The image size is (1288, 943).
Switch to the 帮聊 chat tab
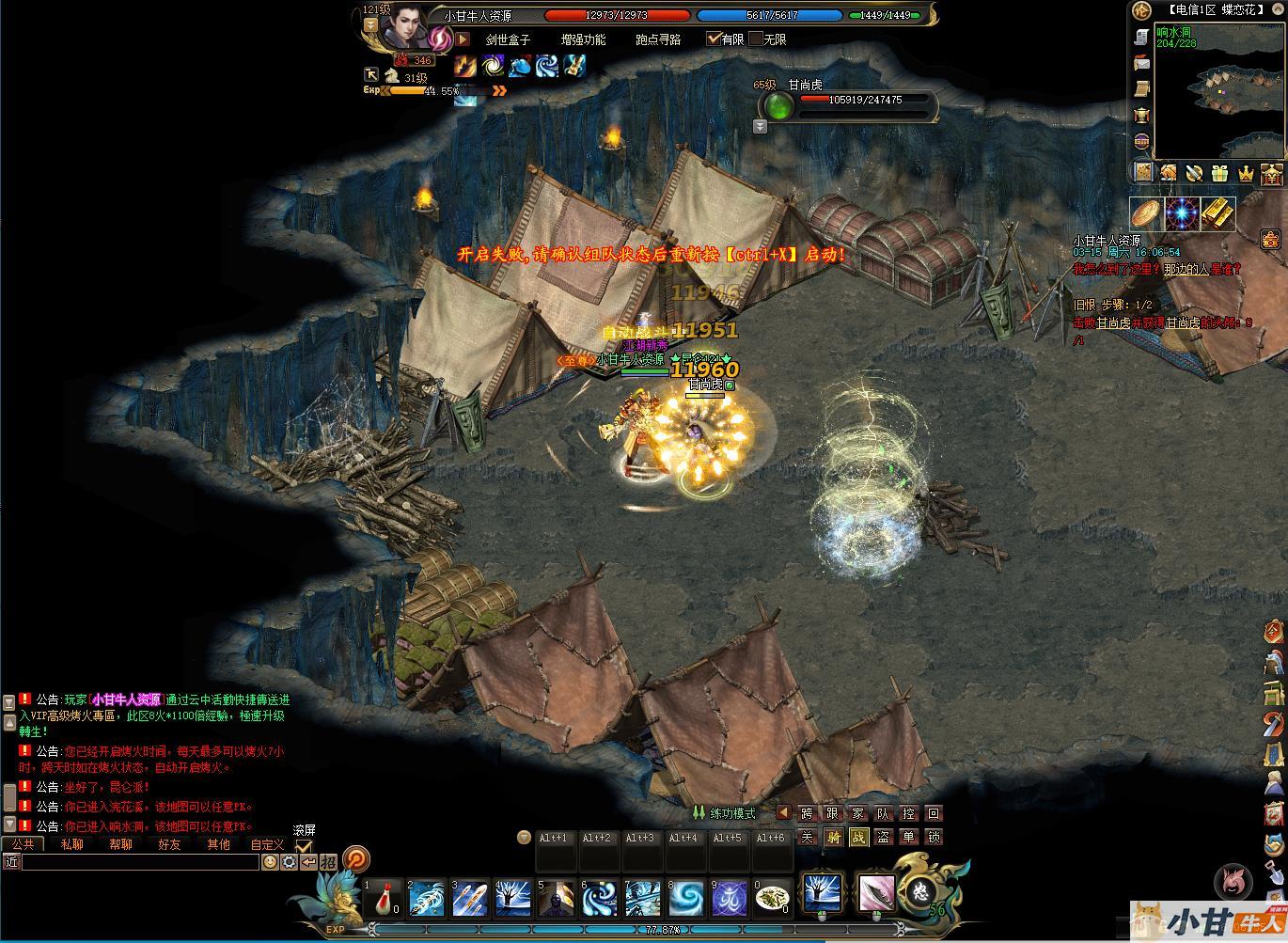(x=120, y=844)
